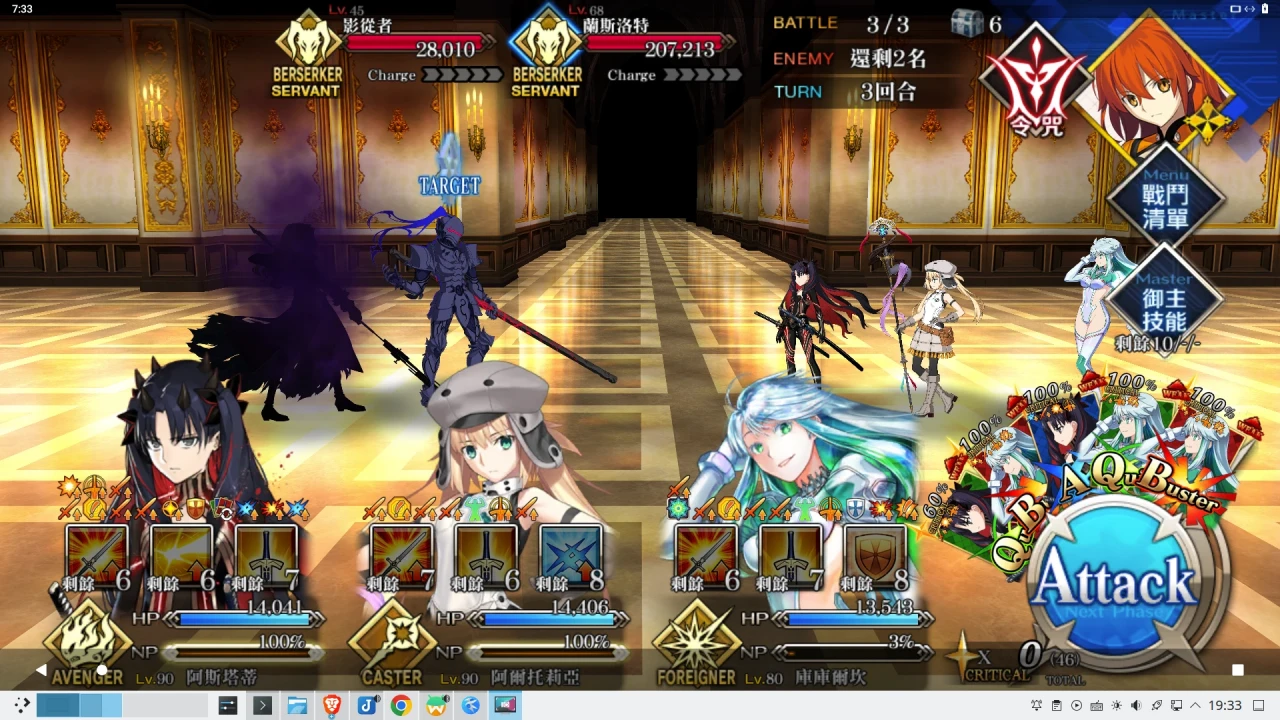
Task: Open Brave browser from the taskbar
Action: tap(331, 706)
